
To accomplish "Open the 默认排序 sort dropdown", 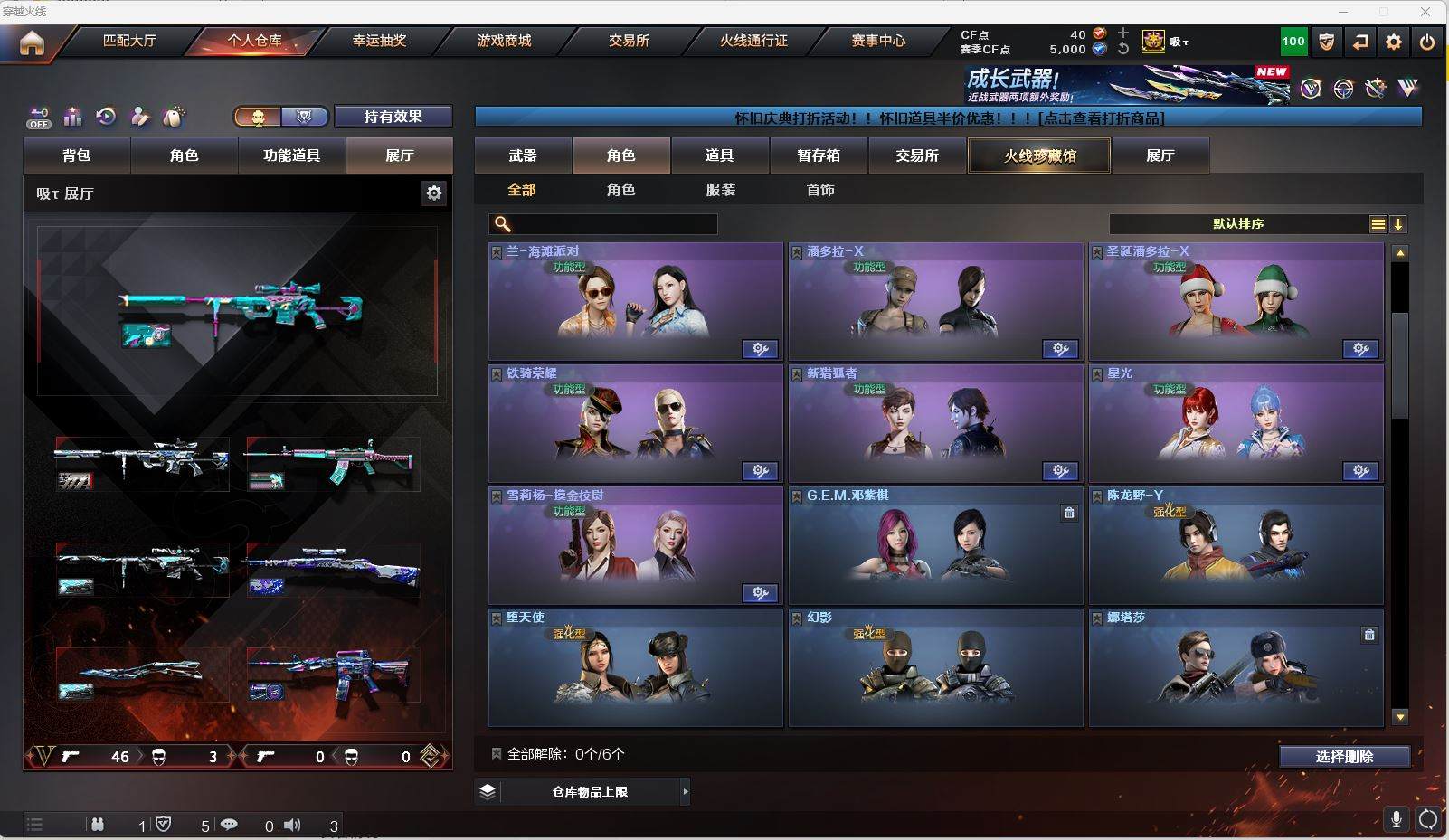I will tap(1238, 224).
